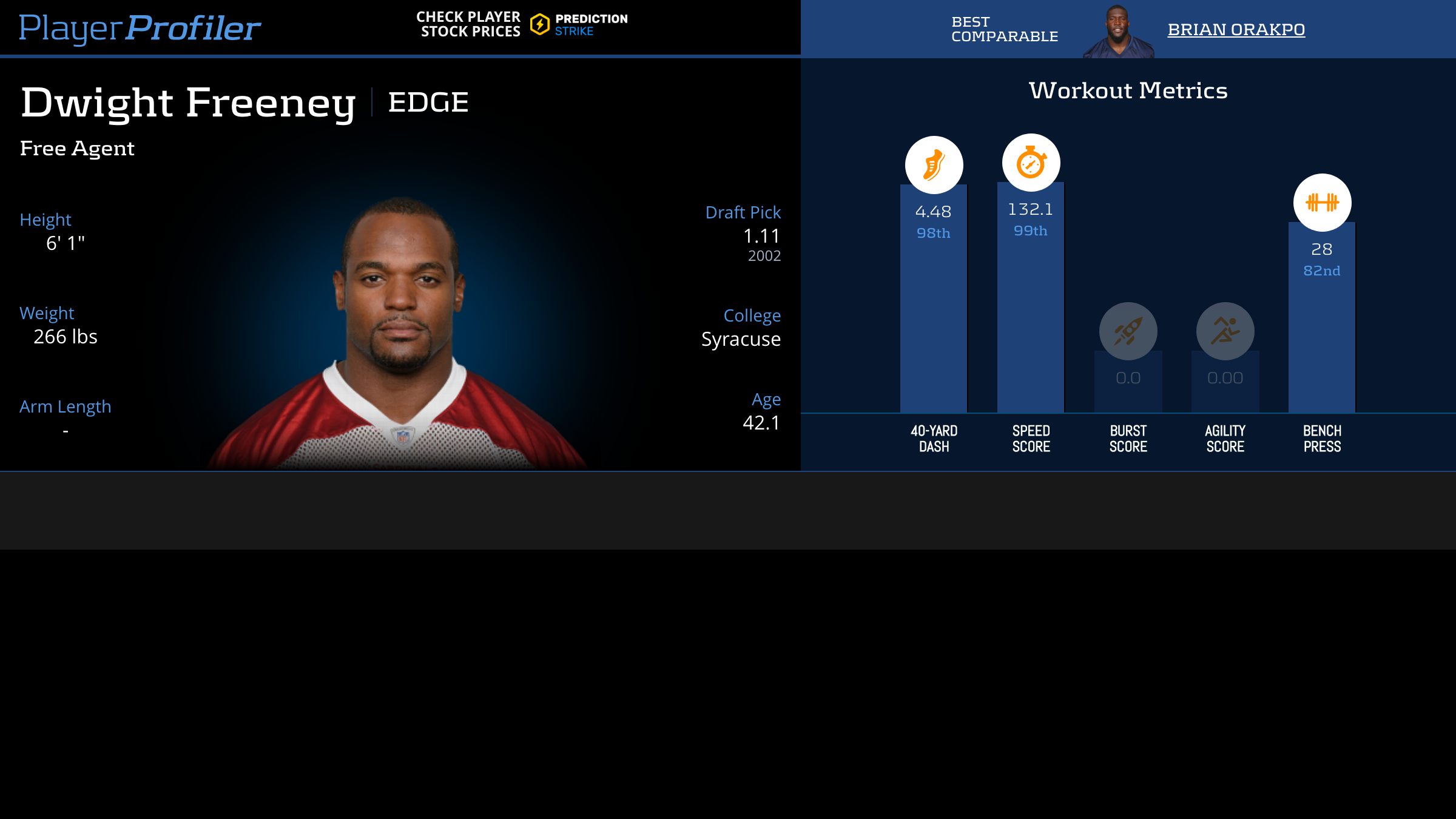Viewport: 1456px width, 819px height.
Task: Open the PlayerProfiler home logo
Action: point(140,28)
